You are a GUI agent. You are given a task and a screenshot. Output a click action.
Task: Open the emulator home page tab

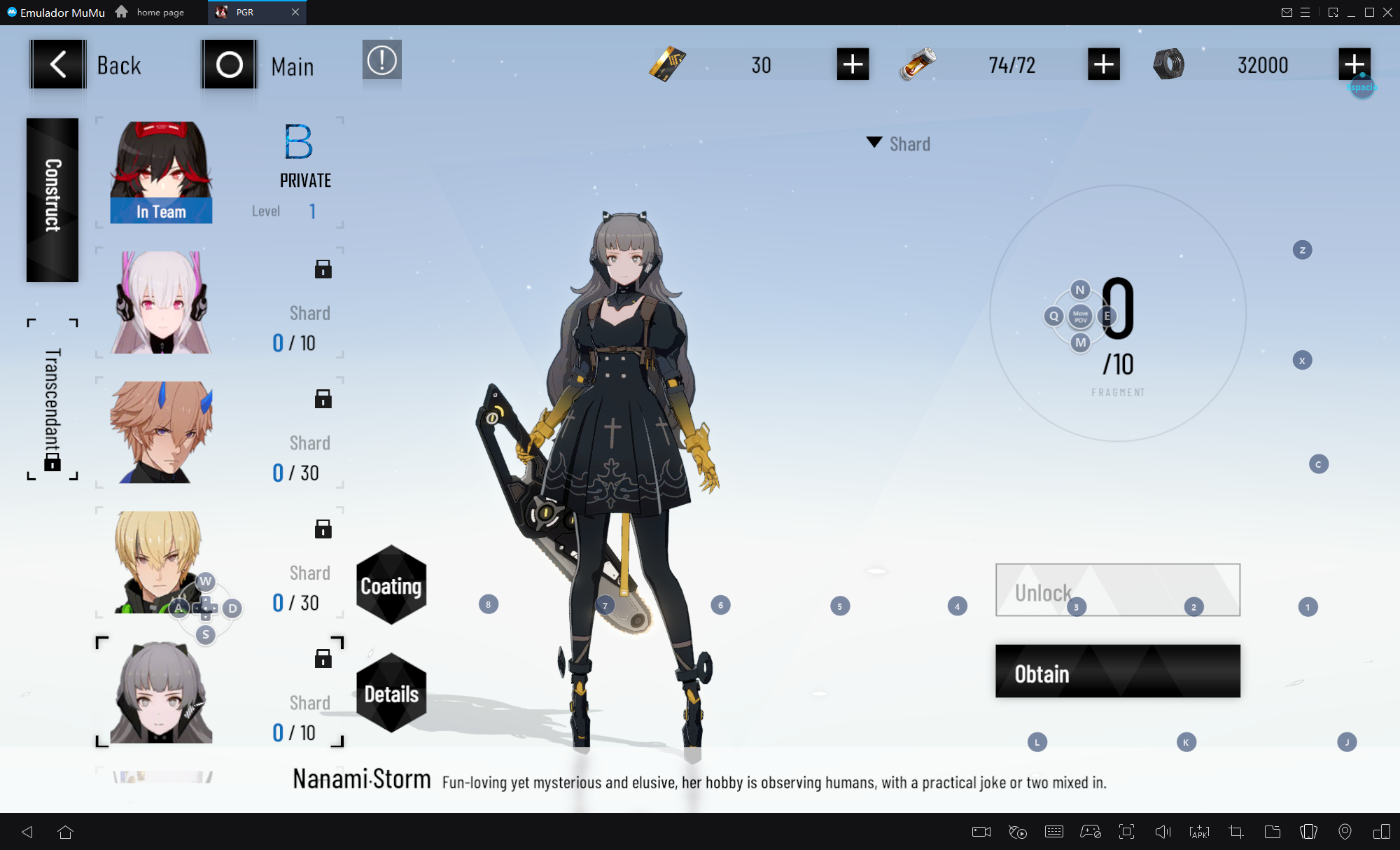click(x=151, y=12)
